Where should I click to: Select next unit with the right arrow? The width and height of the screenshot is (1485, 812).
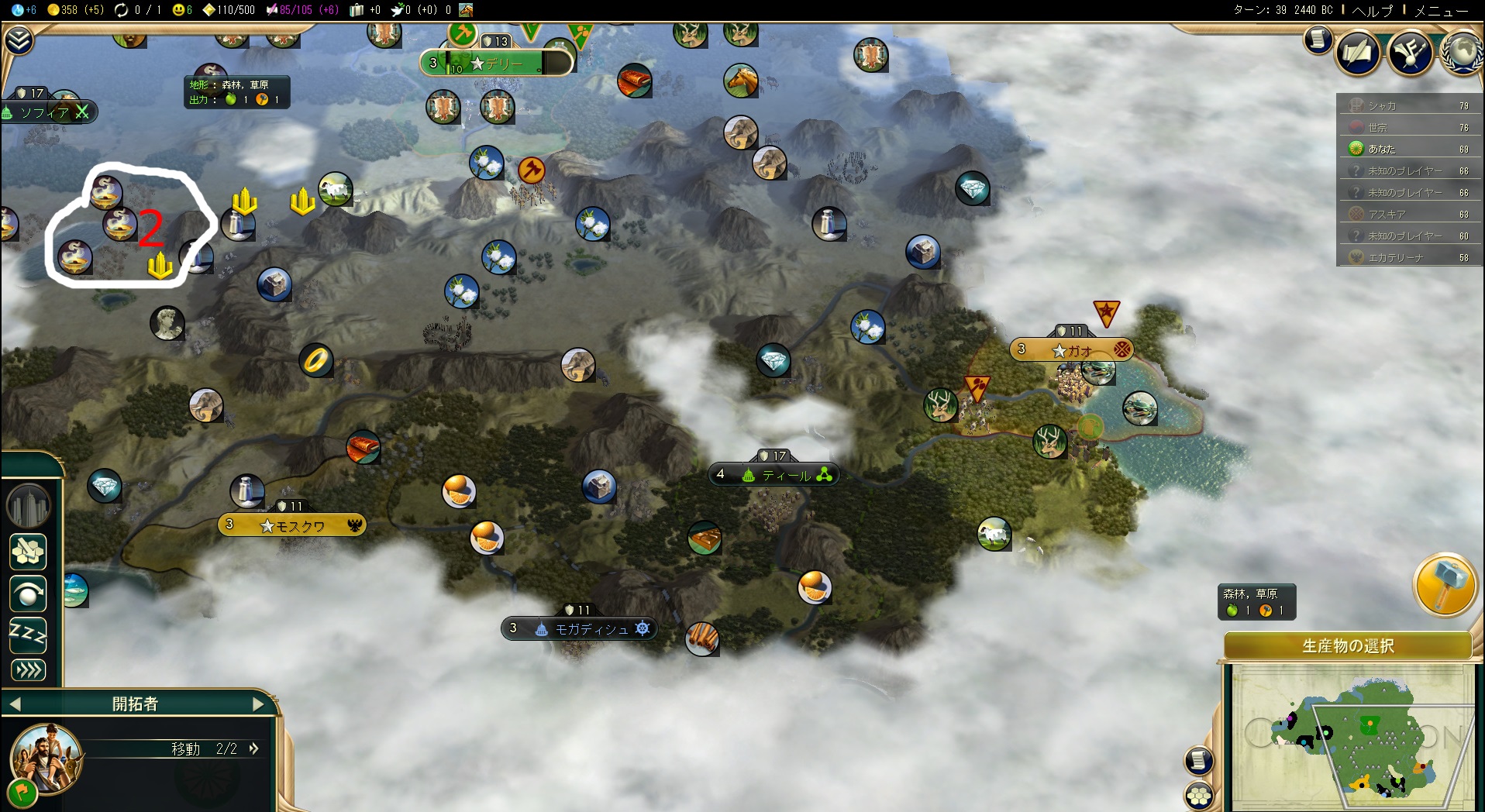258,704
